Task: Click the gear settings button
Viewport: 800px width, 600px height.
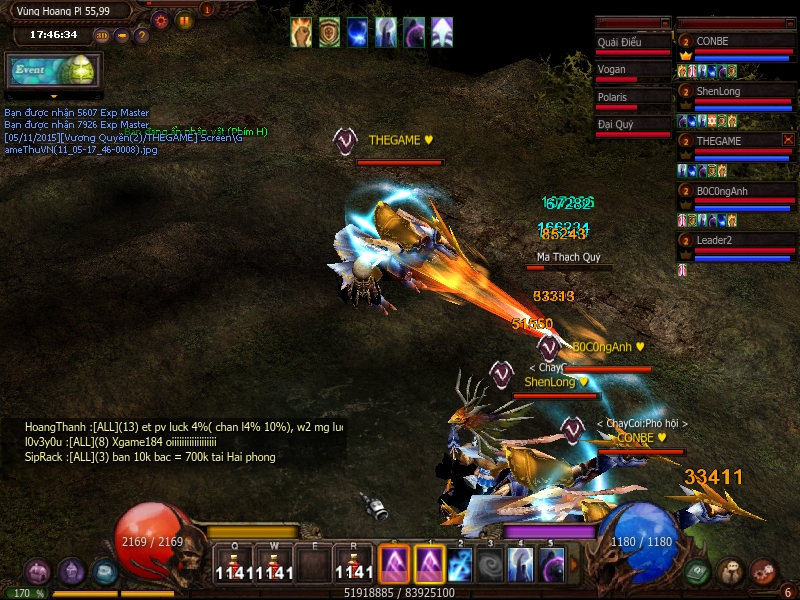Action: tap(162, 20)
